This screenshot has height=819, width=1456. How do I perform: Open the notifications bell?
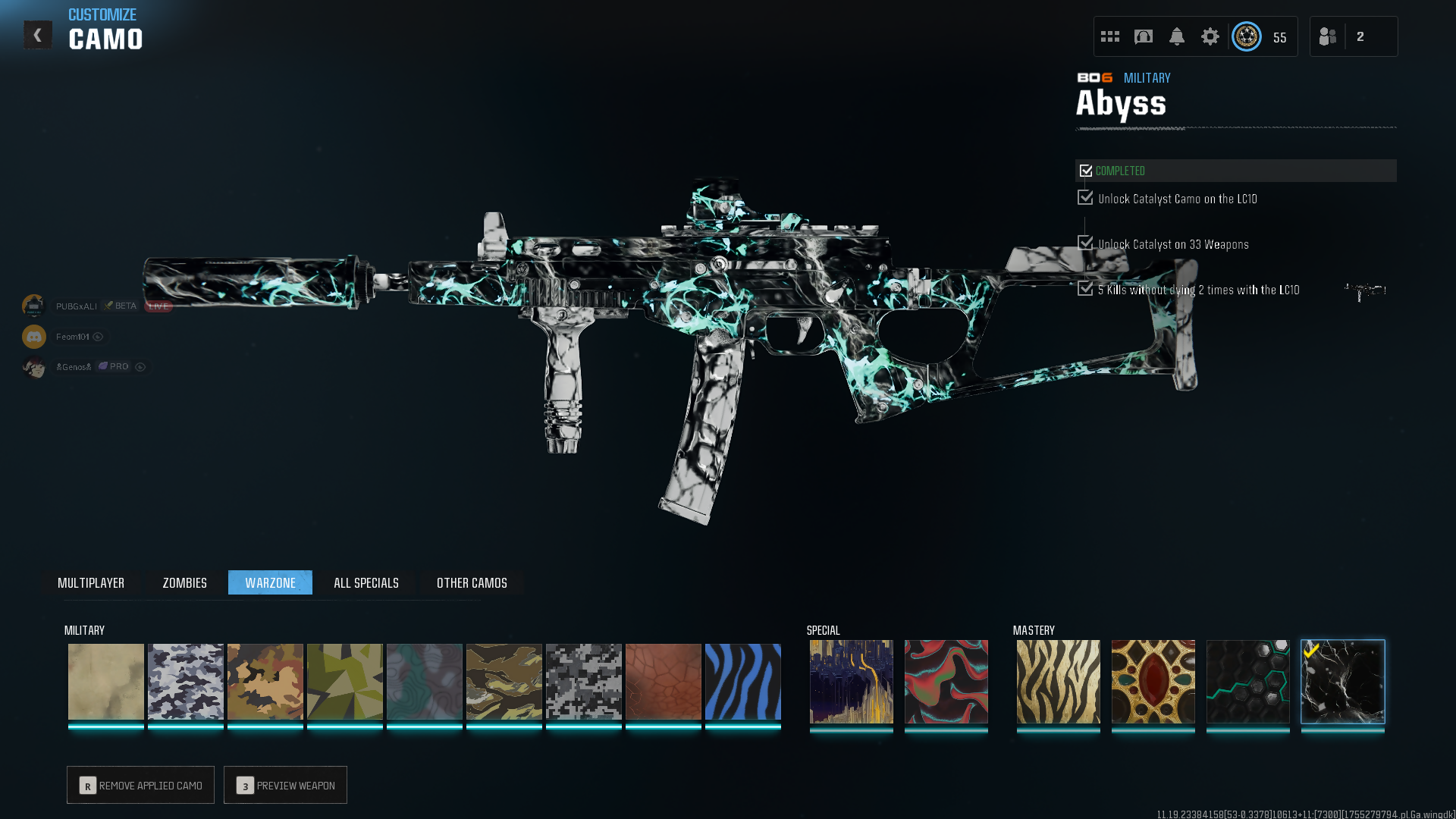click(1176, 36)
